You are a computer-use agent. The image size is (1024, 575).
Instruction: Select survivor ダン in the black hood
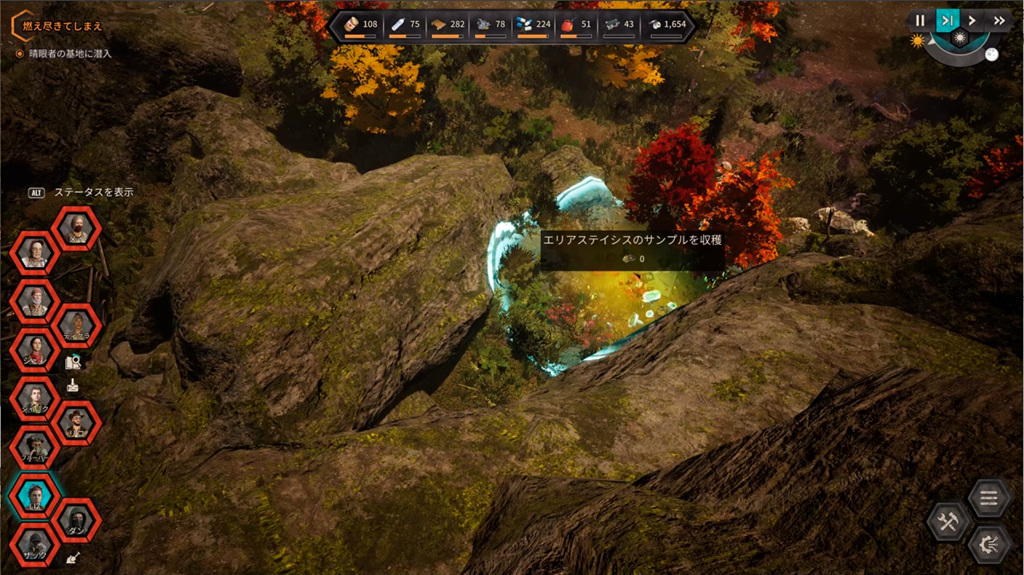click(x=76, y=520)
